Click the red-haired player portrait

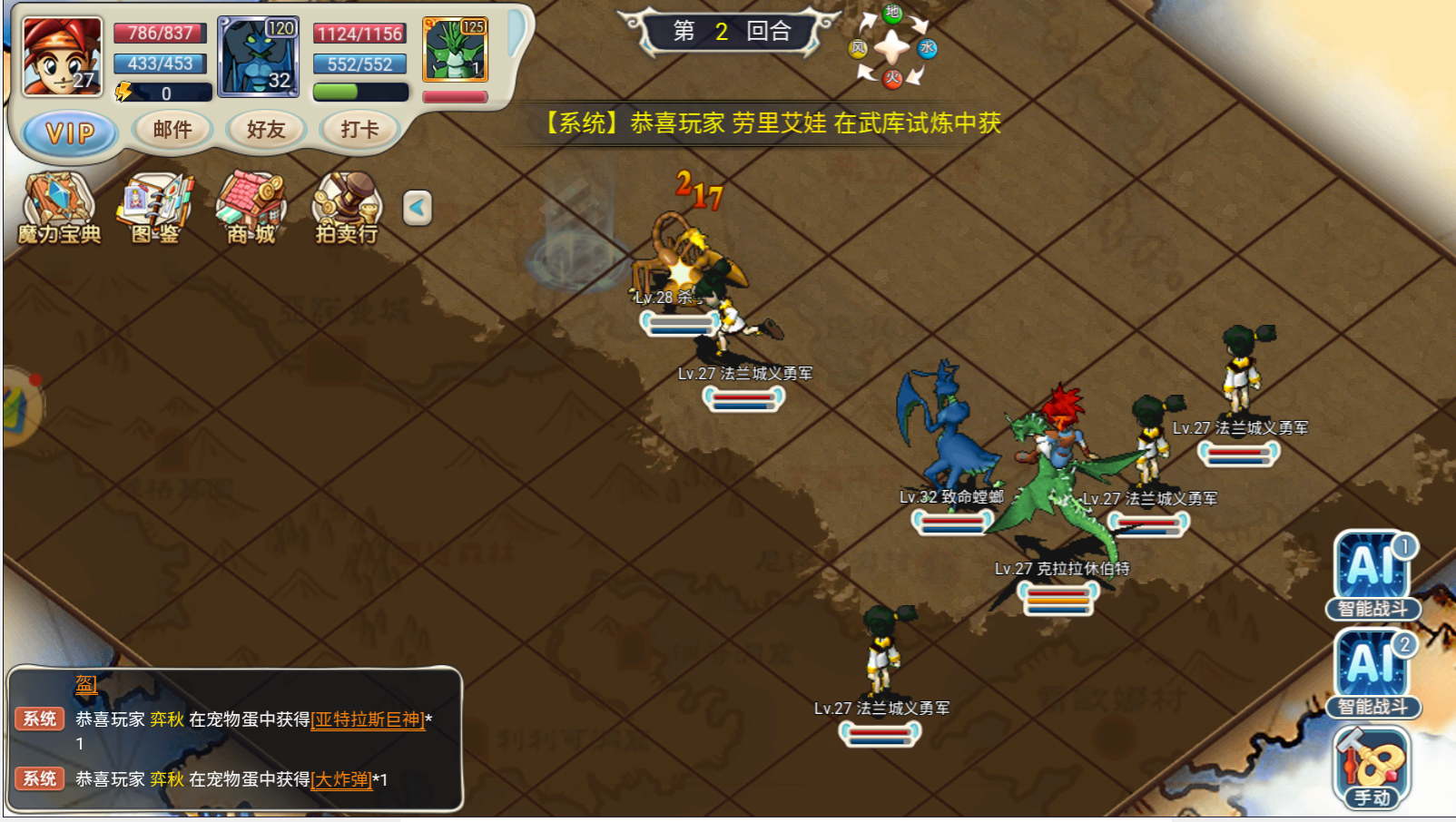pyautogui.click(x=62, y=56)
